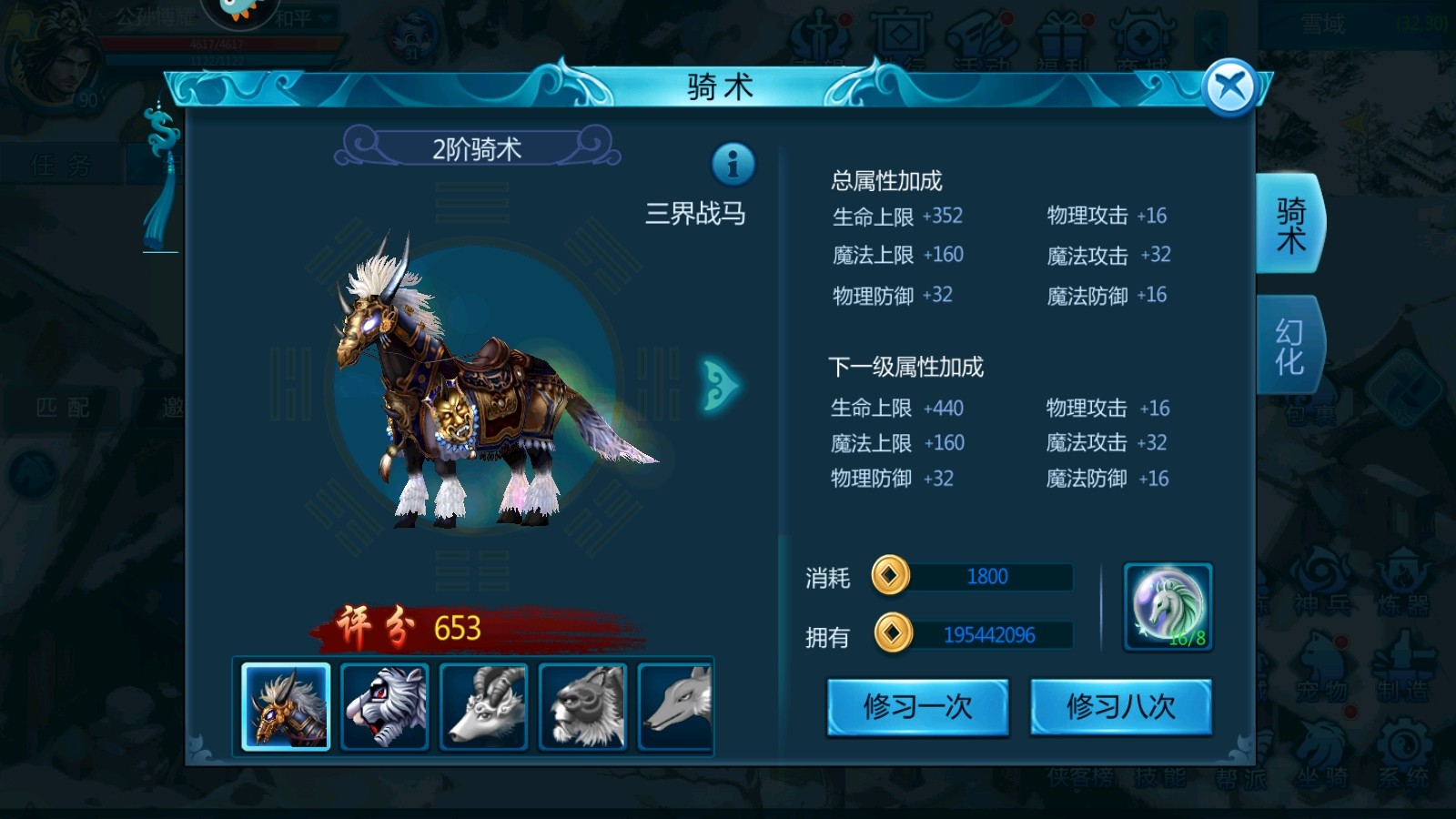Close the 骑术 riding skill window
Screen dimensions: 1456x819
point(1229,88)
